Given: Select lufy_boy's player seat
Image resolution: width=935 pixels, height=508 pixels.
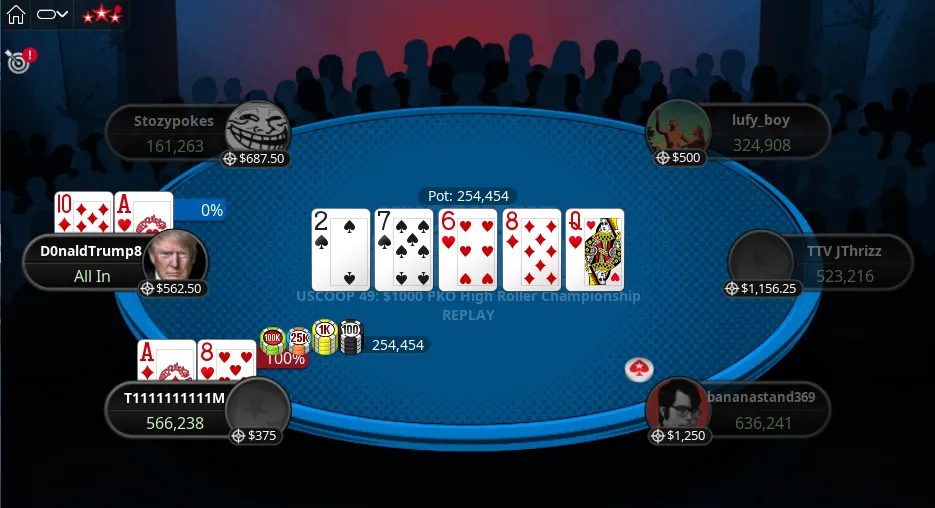Looking at the screenshot, I should tap(760, 132).
